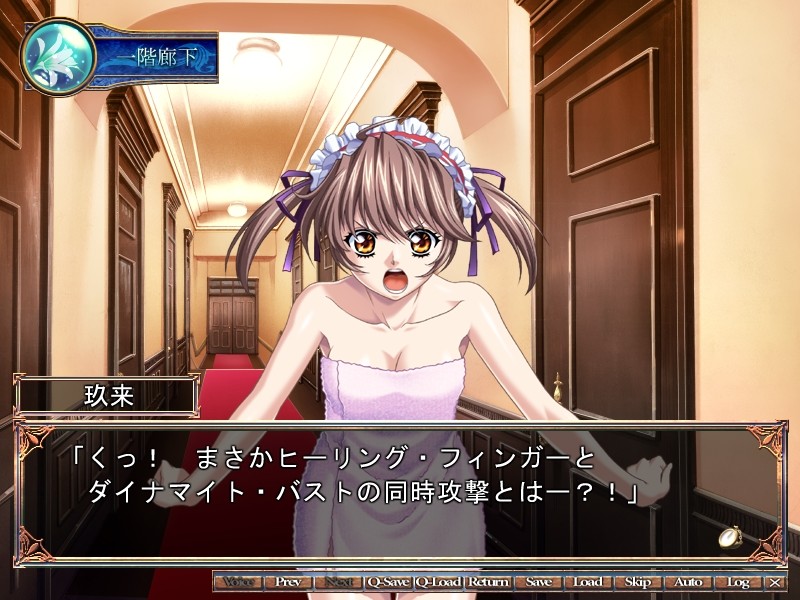Hide the text window with X
The image size is (800, 600).
775,581
